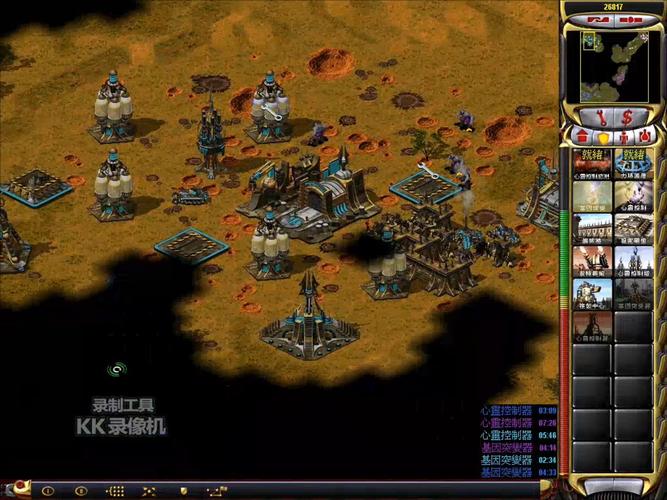Activate the guard shield command button
The width and height of the screenshot is (667, 500).
pos(183,491)
